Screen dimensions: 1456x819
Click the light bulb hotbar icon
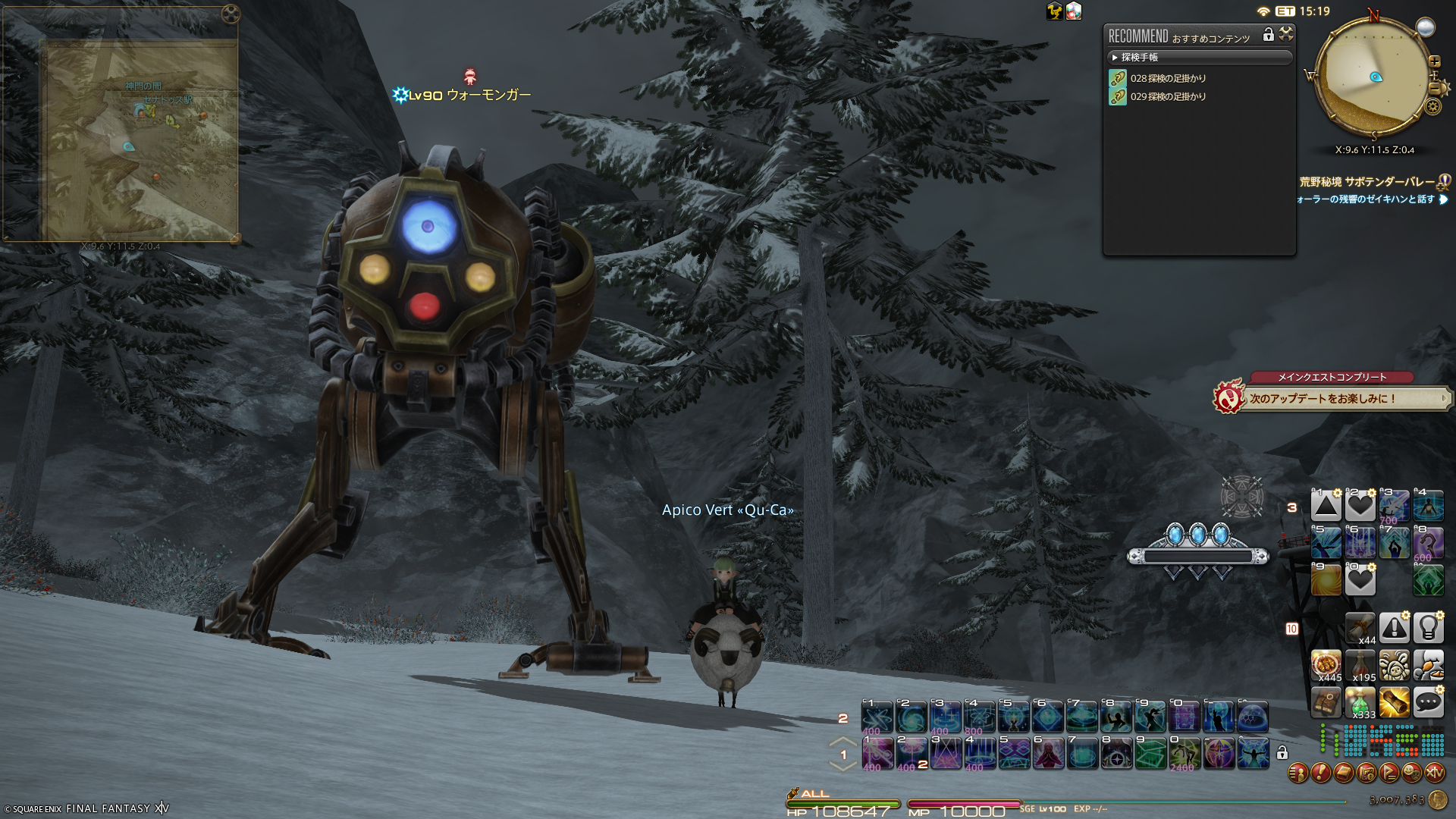(x=1428, y=628)
